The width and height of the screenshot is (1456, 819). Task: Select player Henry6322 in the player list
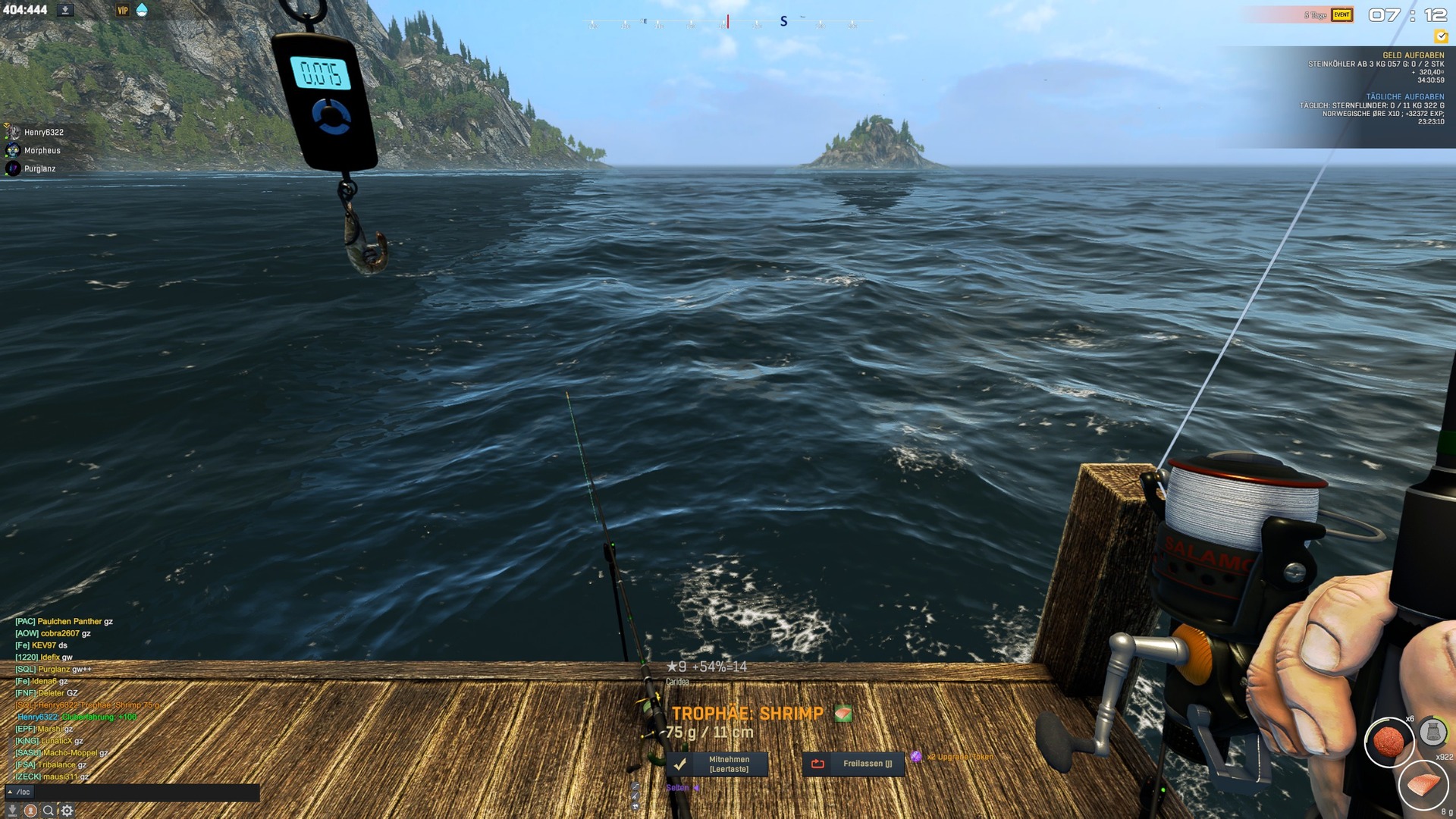[43, 133]
